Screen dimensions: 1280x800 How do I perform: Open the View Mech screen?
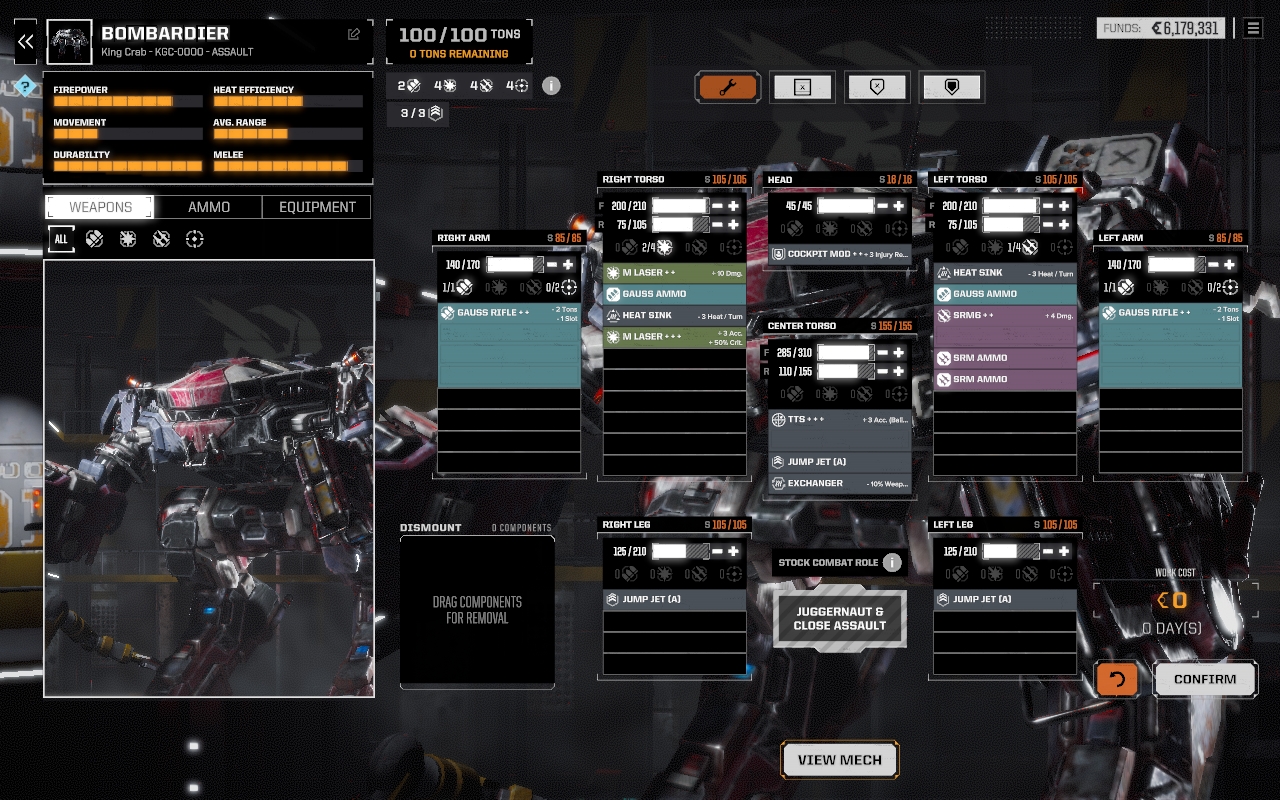tap(840, 760)
